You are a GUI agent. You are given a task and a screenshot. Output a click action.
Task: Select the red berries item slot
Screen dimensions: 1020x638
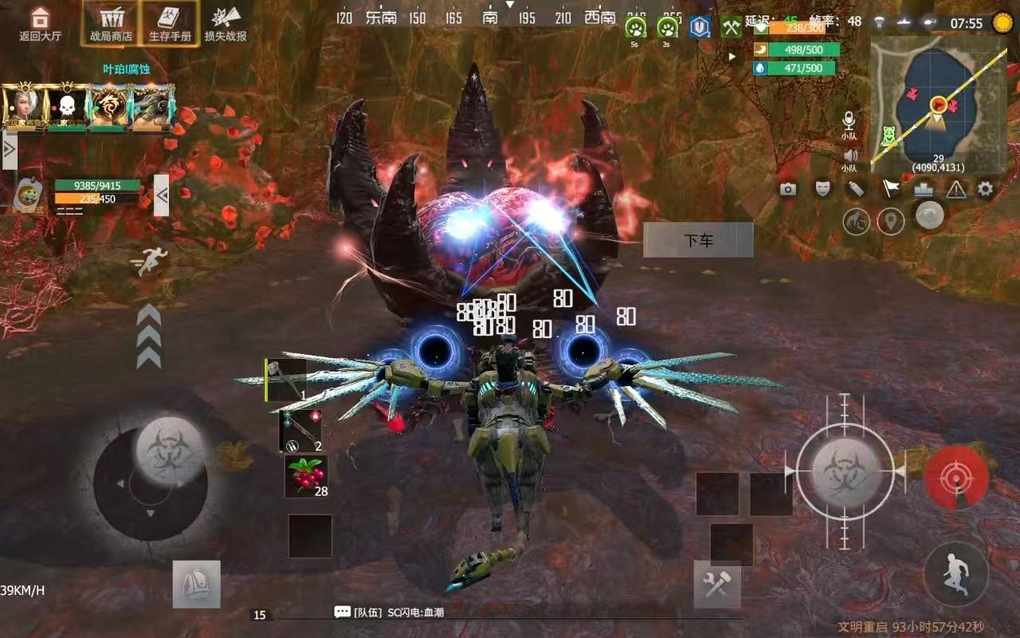(x=306, y=476)
